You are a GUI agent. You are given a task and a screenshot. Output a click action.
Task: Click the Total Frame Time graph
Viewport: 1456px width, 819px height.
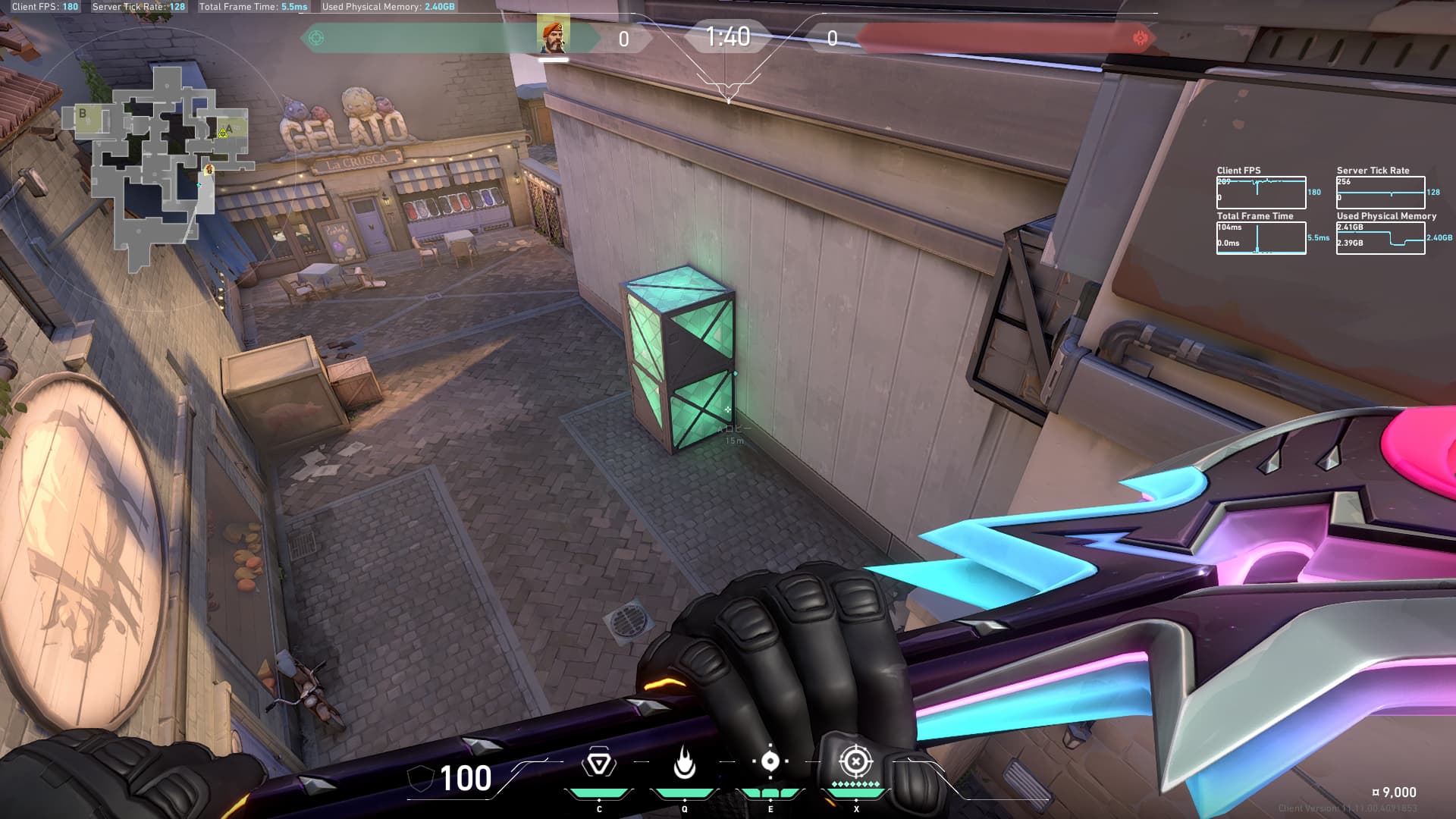[1260, 238]
